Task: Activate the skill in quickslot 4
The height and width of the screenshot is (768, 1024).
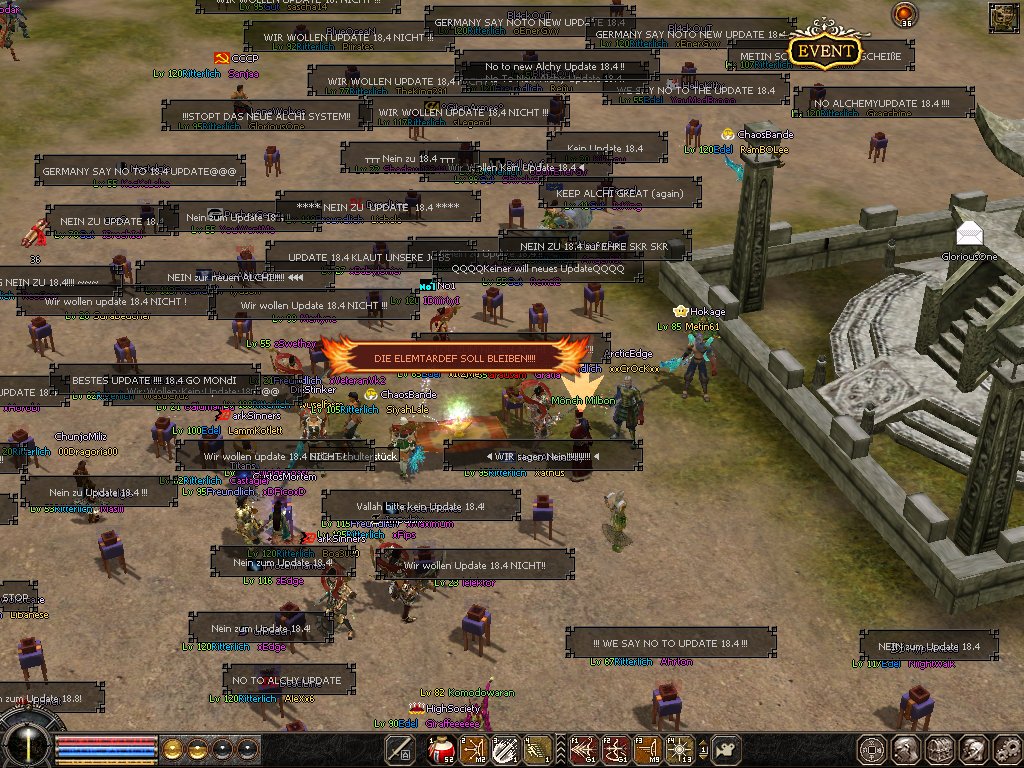Action: click(x=536, y=749)
